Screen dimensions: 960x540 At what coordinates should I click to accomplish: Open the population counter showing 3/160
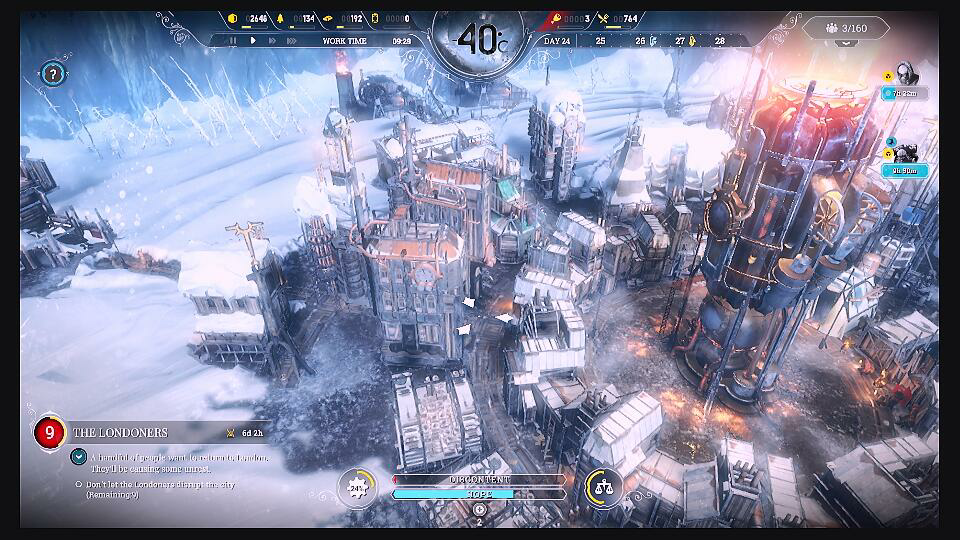pyautogui.click(x=847, y=28)
